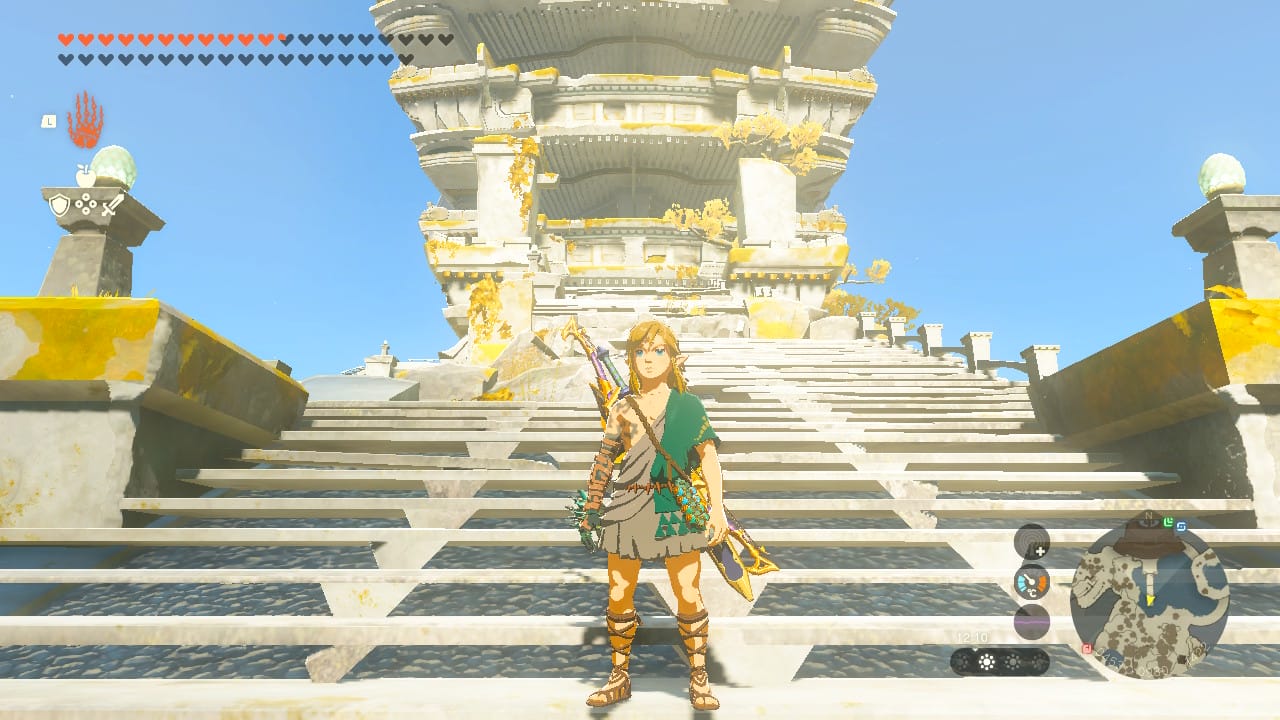The width and height of the screenshot is (1280, 720).
Task: Click the shield slot icon on the HUD
Action: (60, 203)
